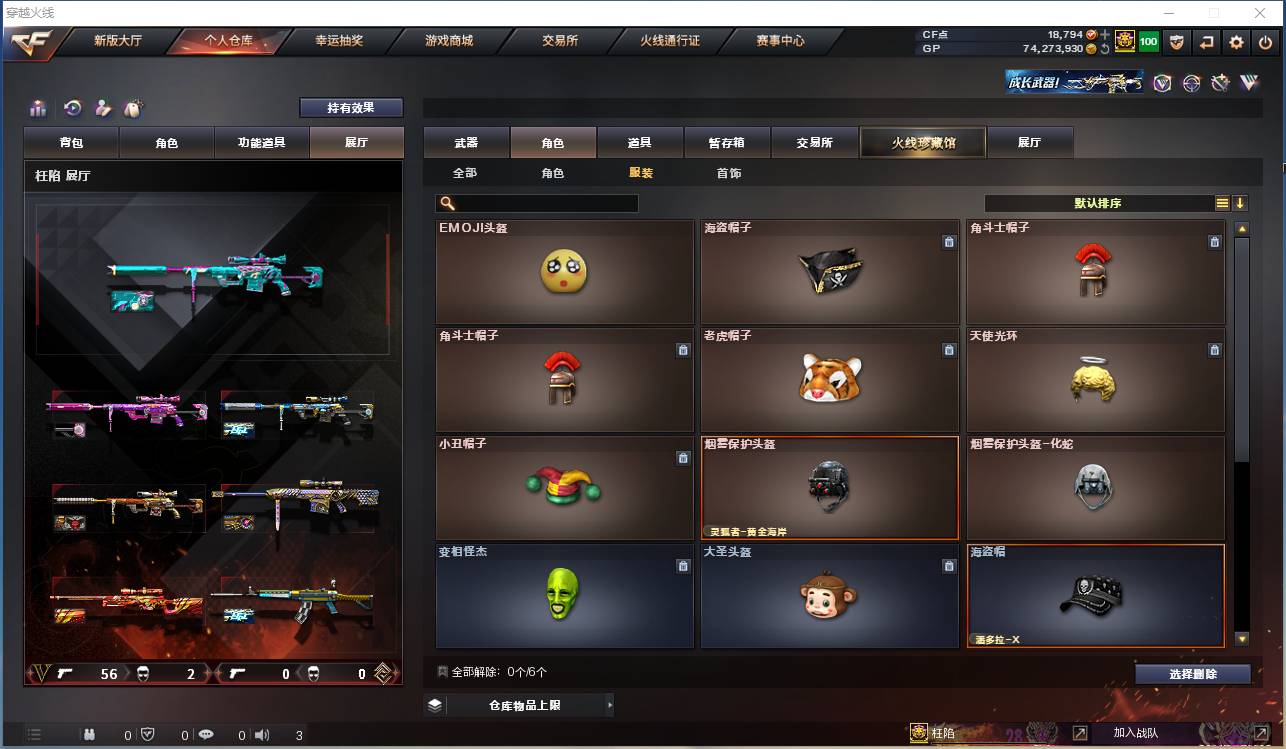The height and width of the screenshot is (749, 1286).
Task: Open the 游戏商城 menu item
Action: [452, 41]
